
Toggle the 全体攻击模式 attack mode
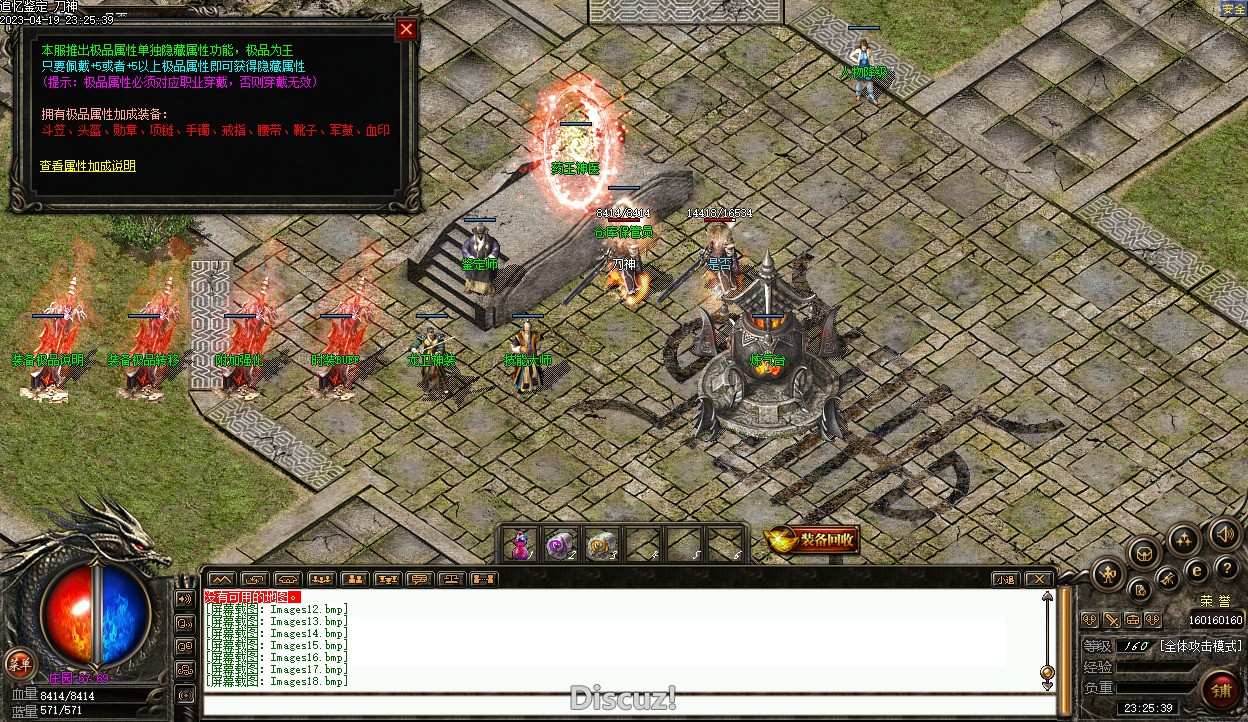click(1200, 646)
